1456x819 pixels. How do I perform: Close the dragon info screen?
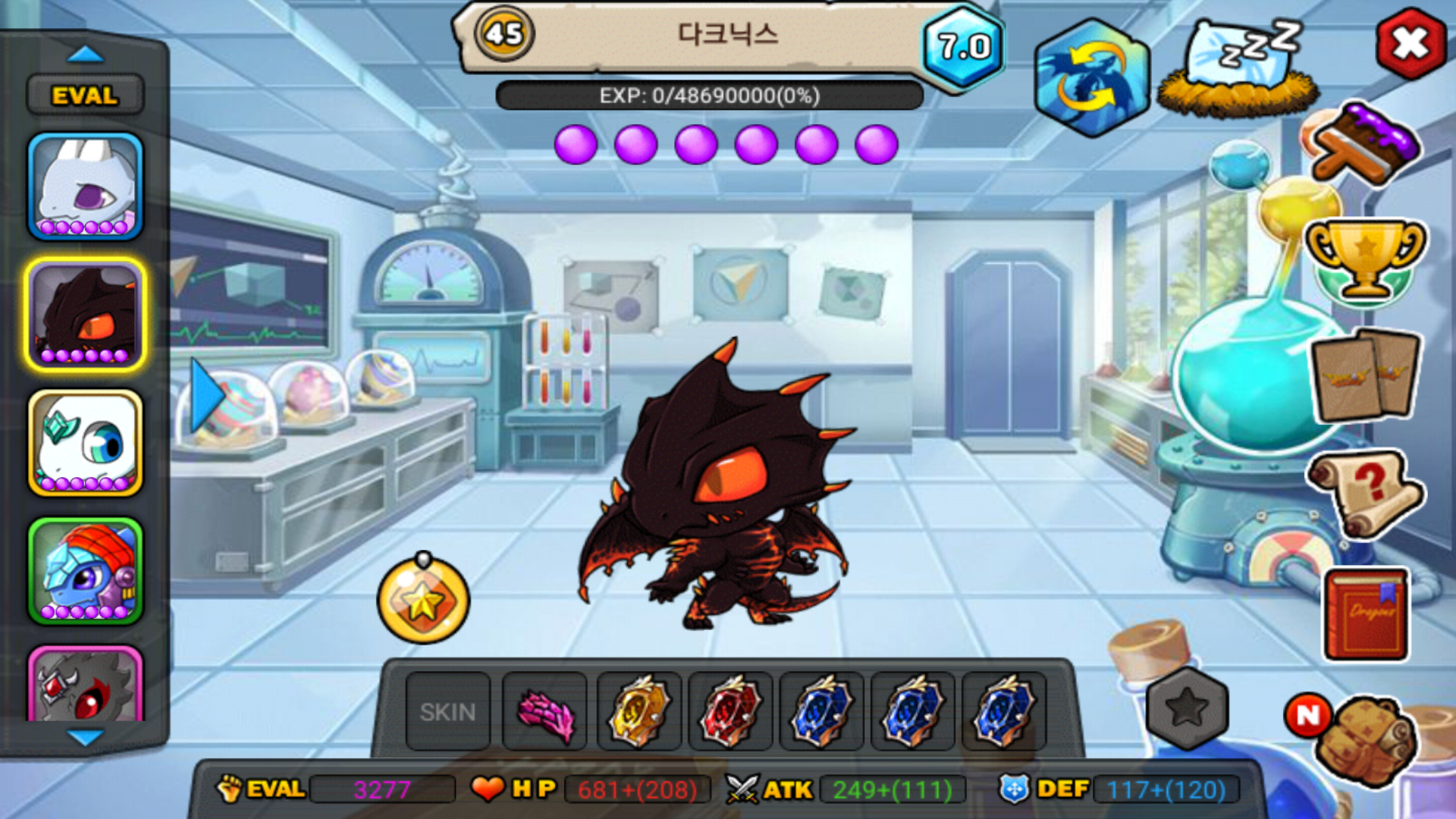[x=1410, y=44]
